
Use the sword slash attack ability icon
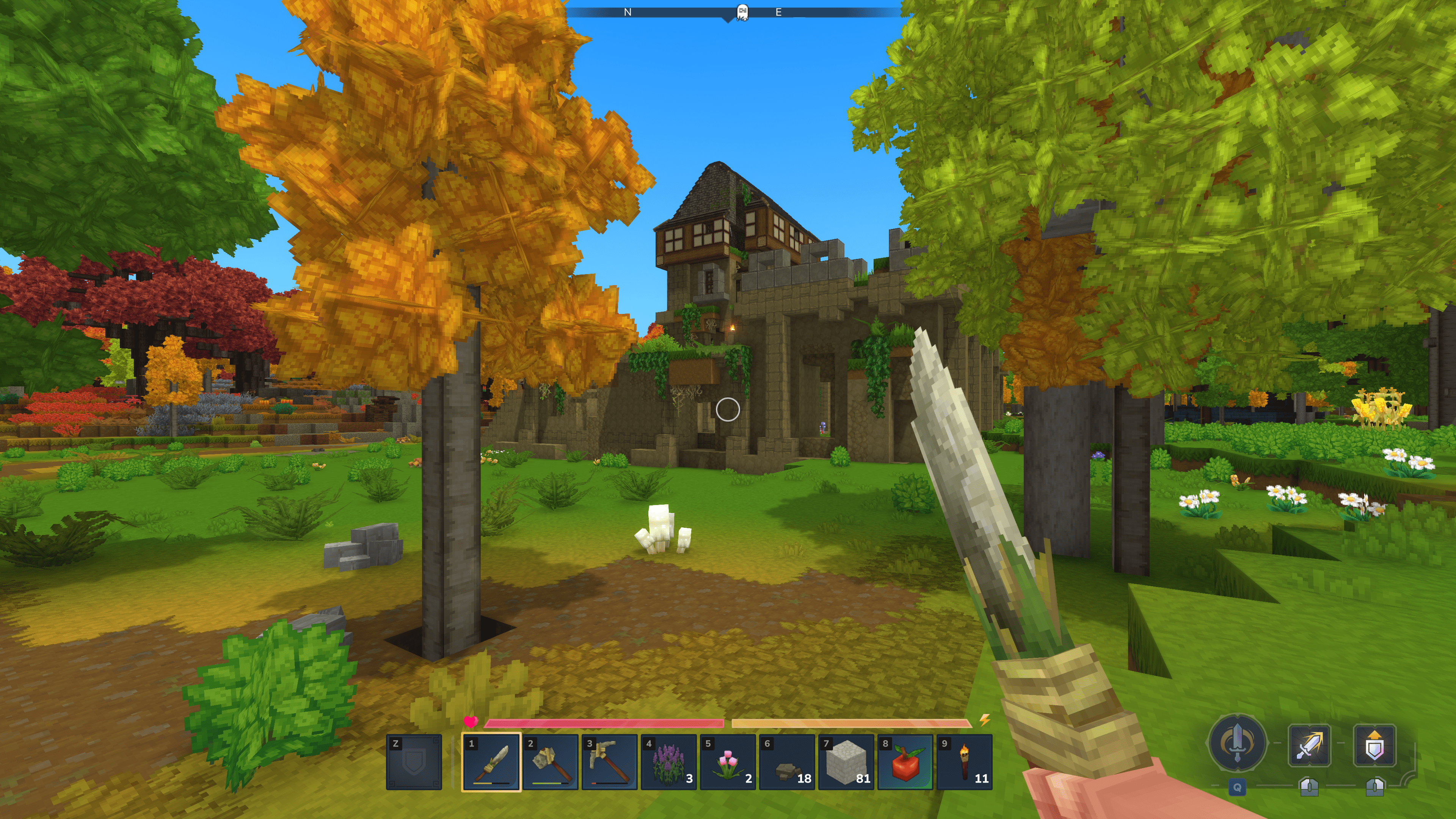pos(1309,745)
